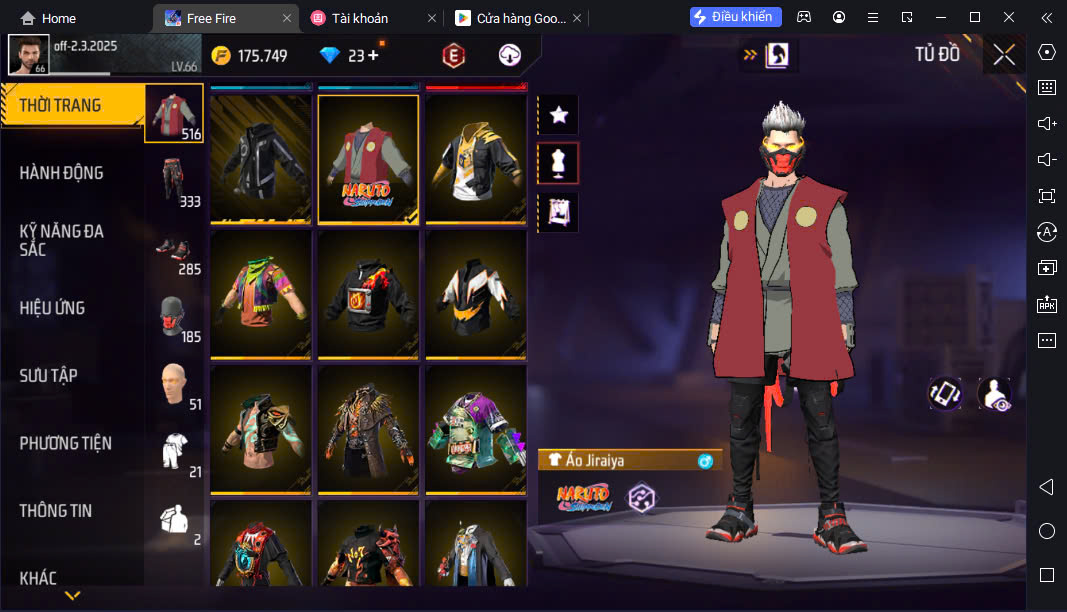This screenshot has height=612, width=1067.
Task: Switch to the Tài khoản tab
Action: click(362, 18)
